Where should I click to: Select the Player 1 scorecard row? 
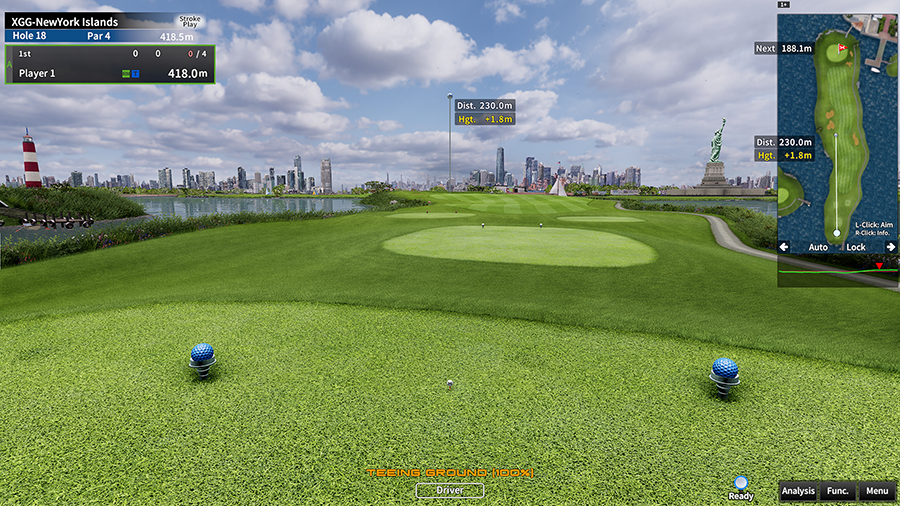(x=108, y=73)
